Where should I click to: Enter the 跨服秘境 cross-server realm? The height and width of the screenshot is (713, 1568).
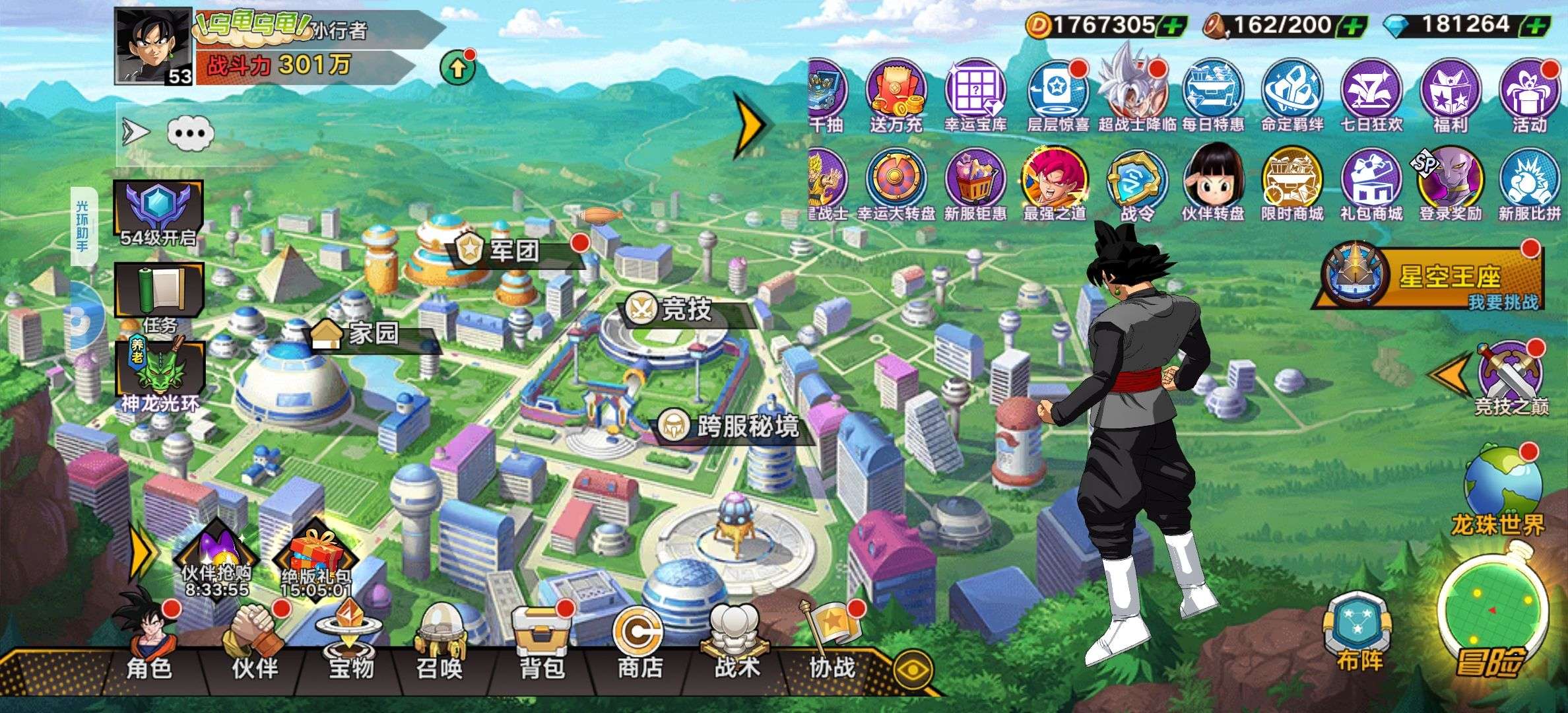click(733, 426)
